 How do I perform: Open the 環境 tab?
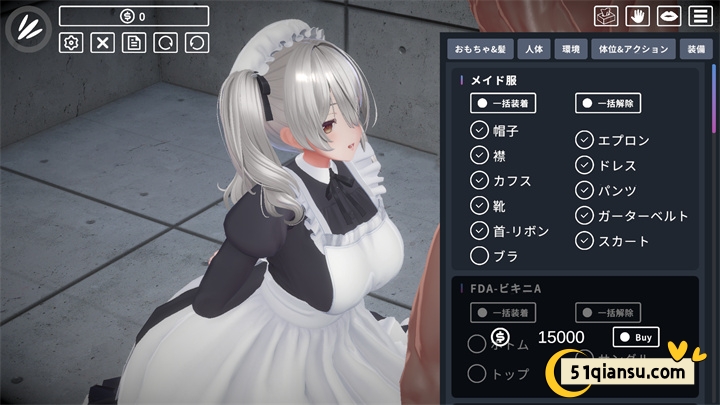point(572,48)
